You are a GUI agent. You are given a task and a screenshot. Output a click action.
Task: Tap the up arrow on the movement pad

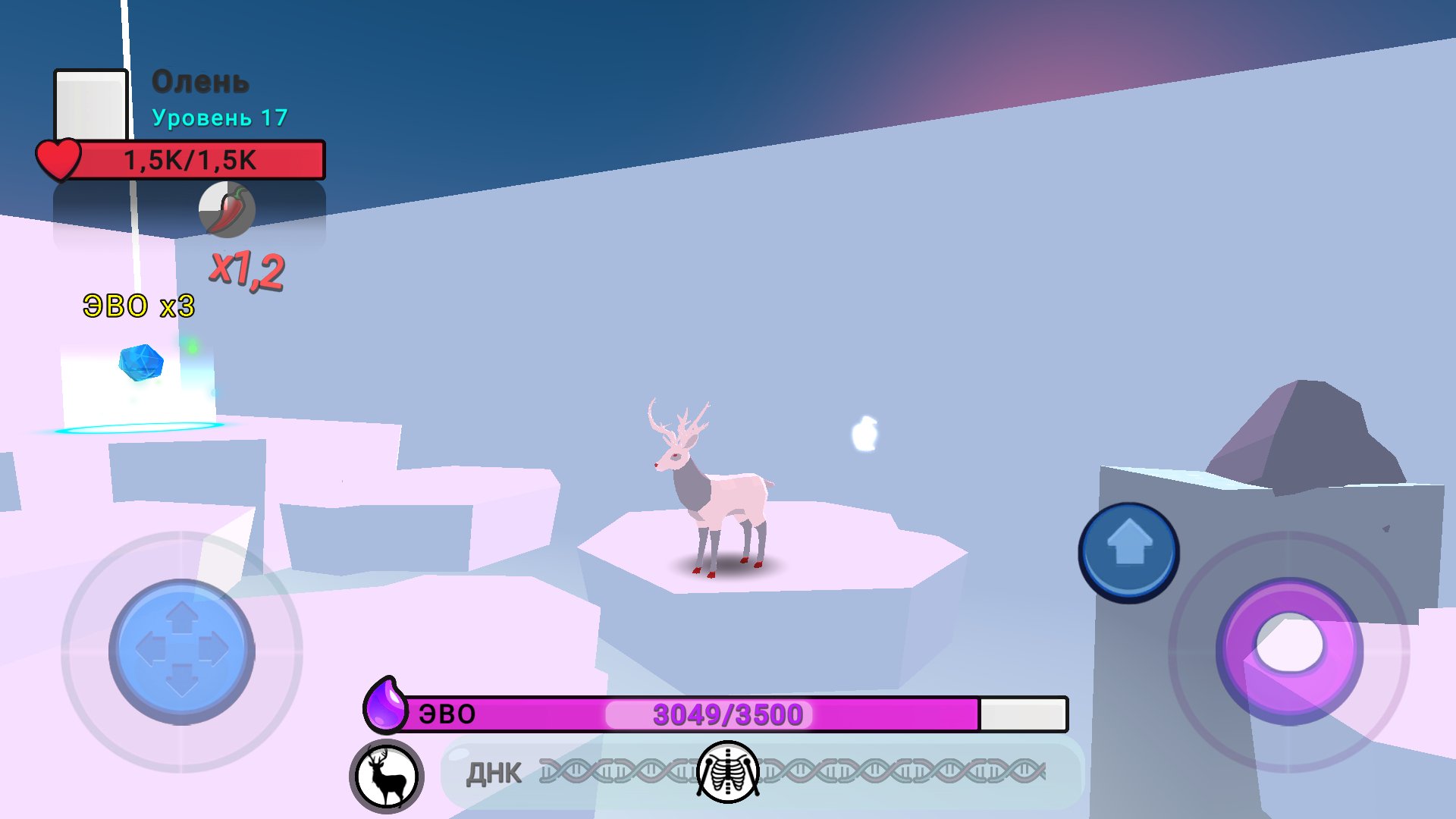[180, 615]
